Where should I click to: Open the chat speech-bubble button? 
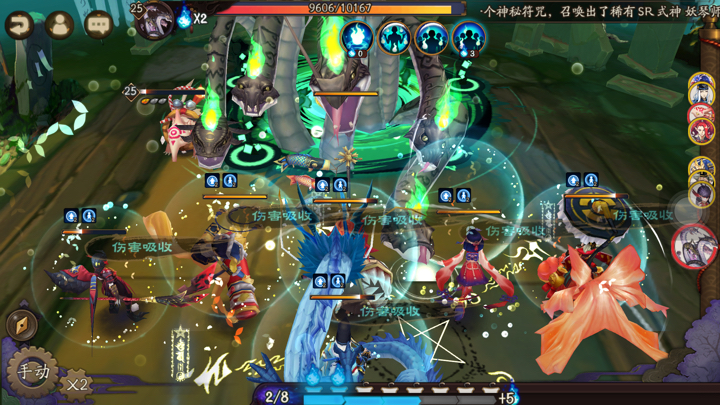coord(98,25)
